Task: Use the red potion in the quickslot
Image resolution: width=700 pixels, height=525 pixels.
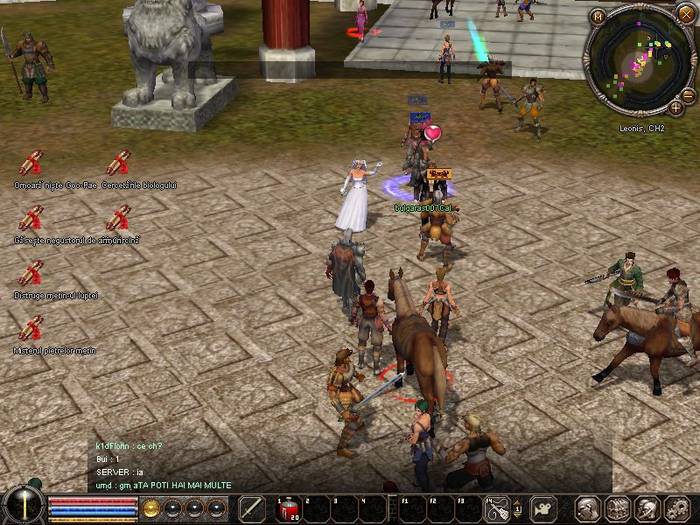Action: (287, 508)
